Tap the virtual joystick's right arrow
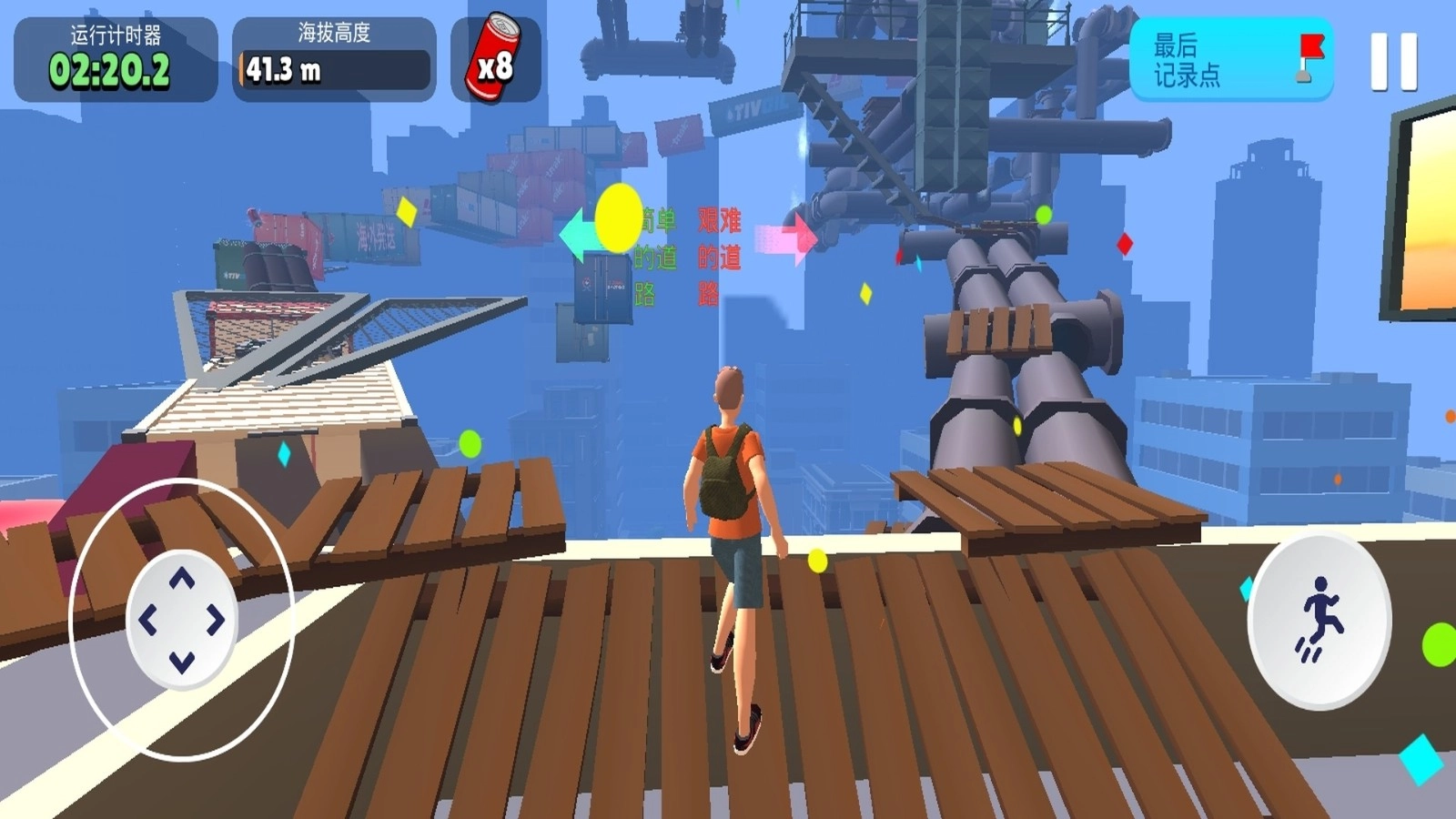Screen dimensions: 1456x819 tap(217, 621)
